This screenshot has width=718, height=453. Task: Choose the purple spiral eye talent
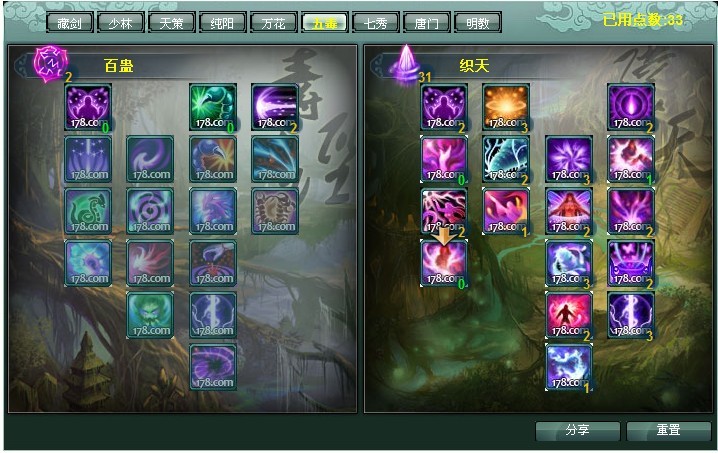coord(150,211)
